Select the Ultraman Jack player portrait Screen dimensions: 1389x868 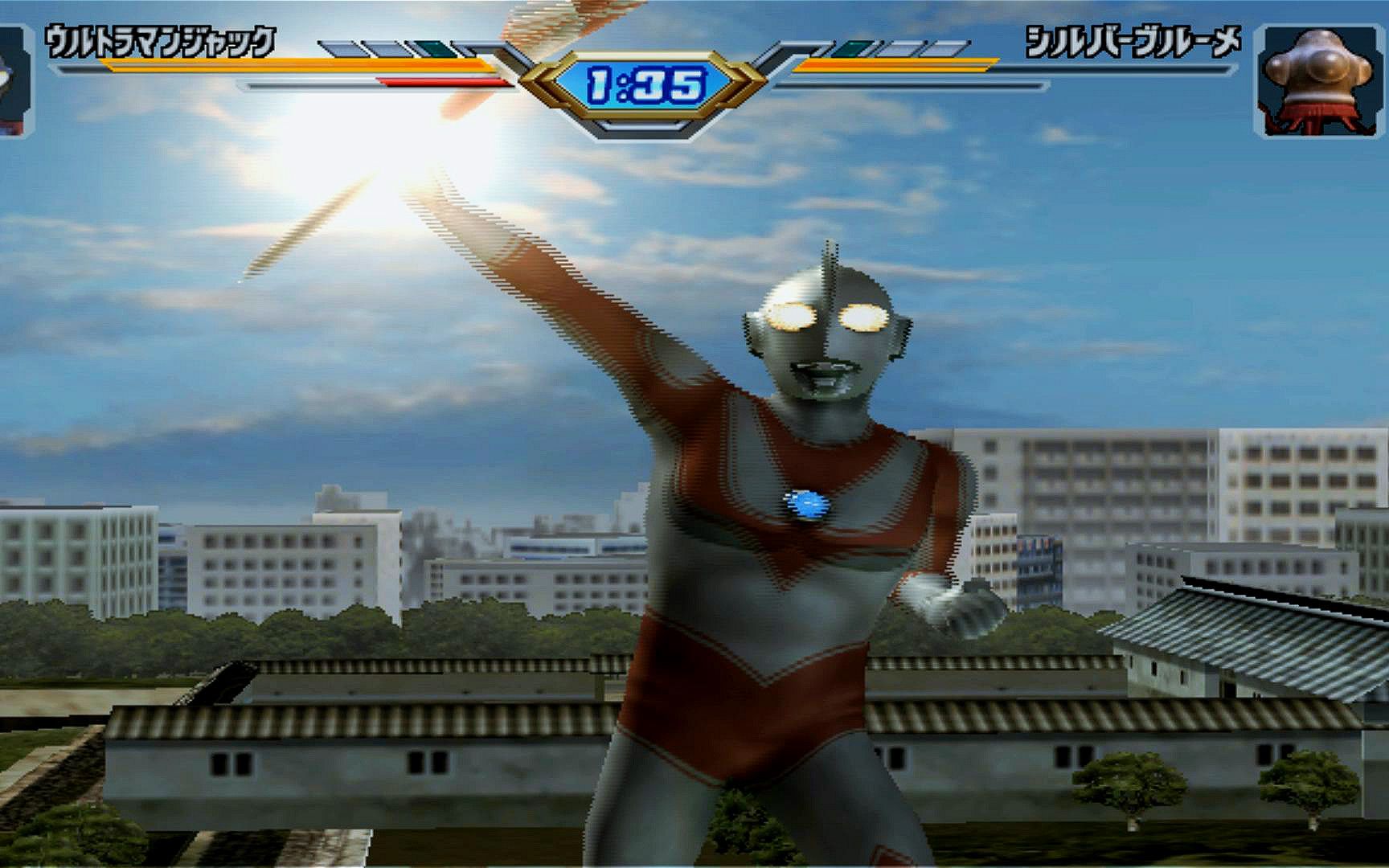click(13, 80)
